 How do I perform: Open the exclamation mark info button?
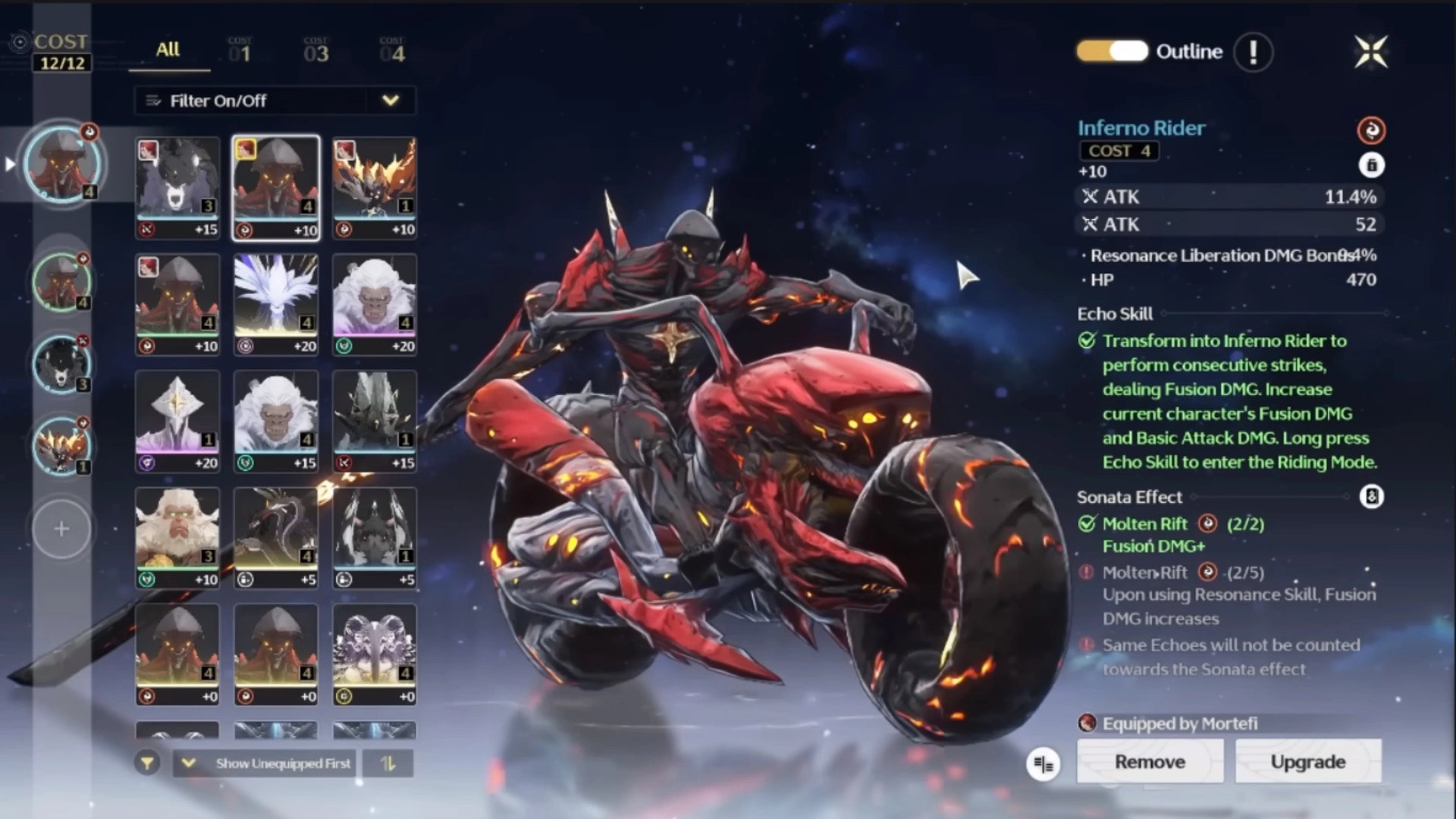point(1253,52)
